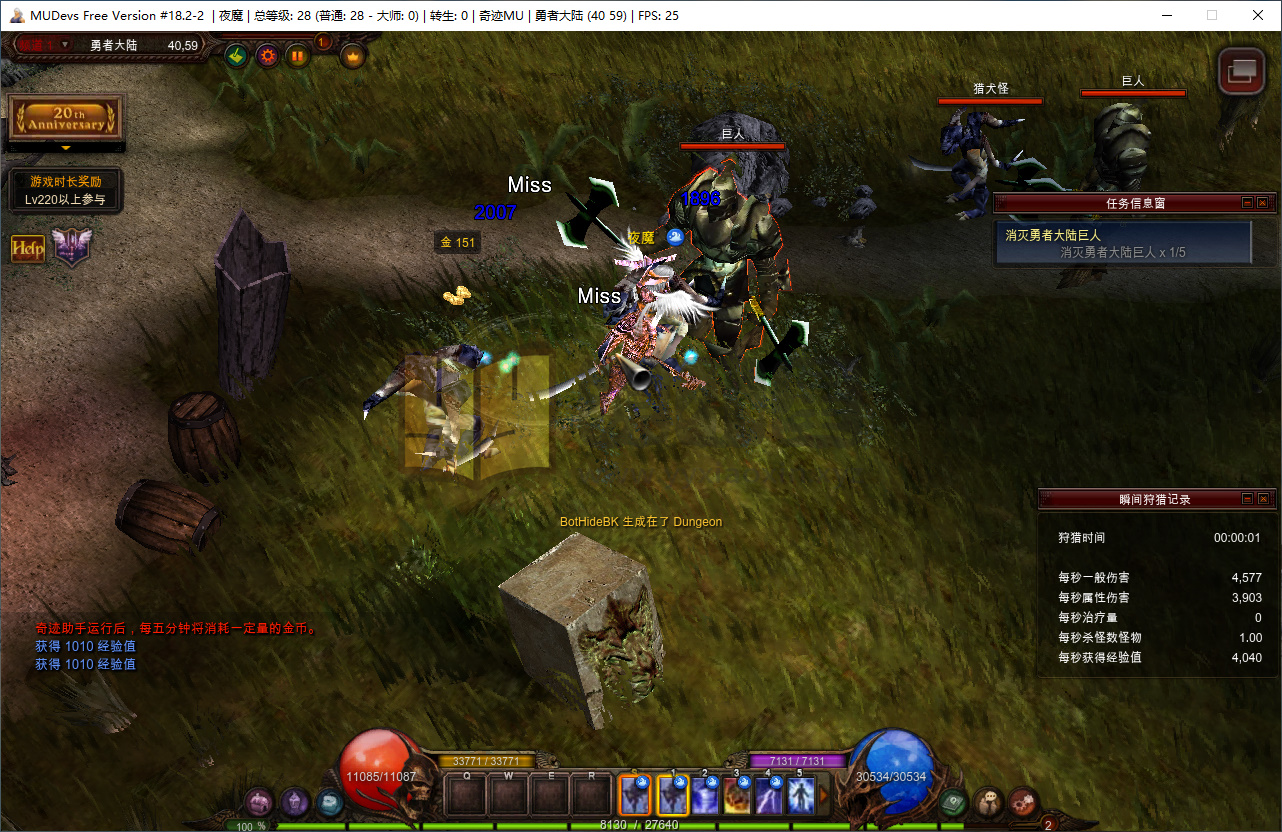
Task: Activate the fire skill in slot 3
Action: click(738, 796)
